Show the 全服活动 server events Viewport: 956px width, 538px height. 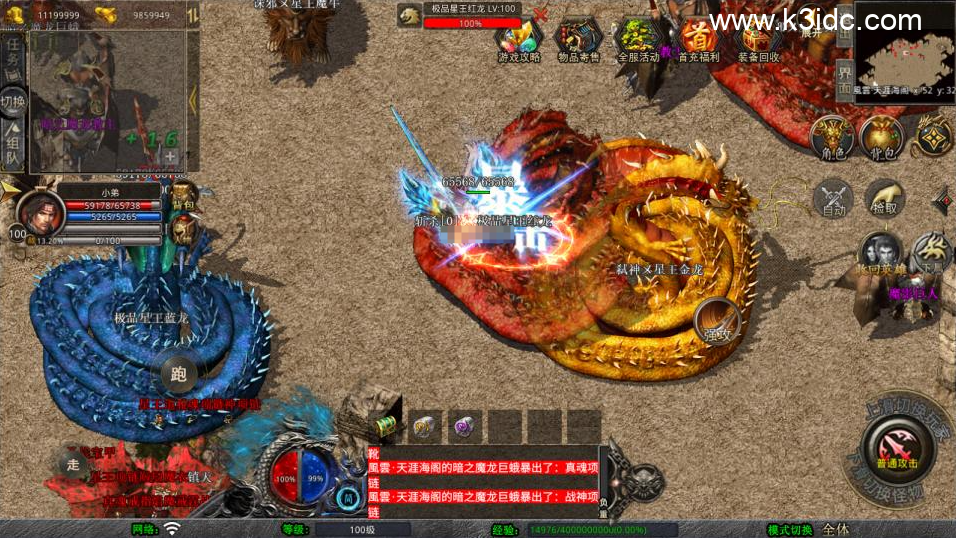click(637, 40)
